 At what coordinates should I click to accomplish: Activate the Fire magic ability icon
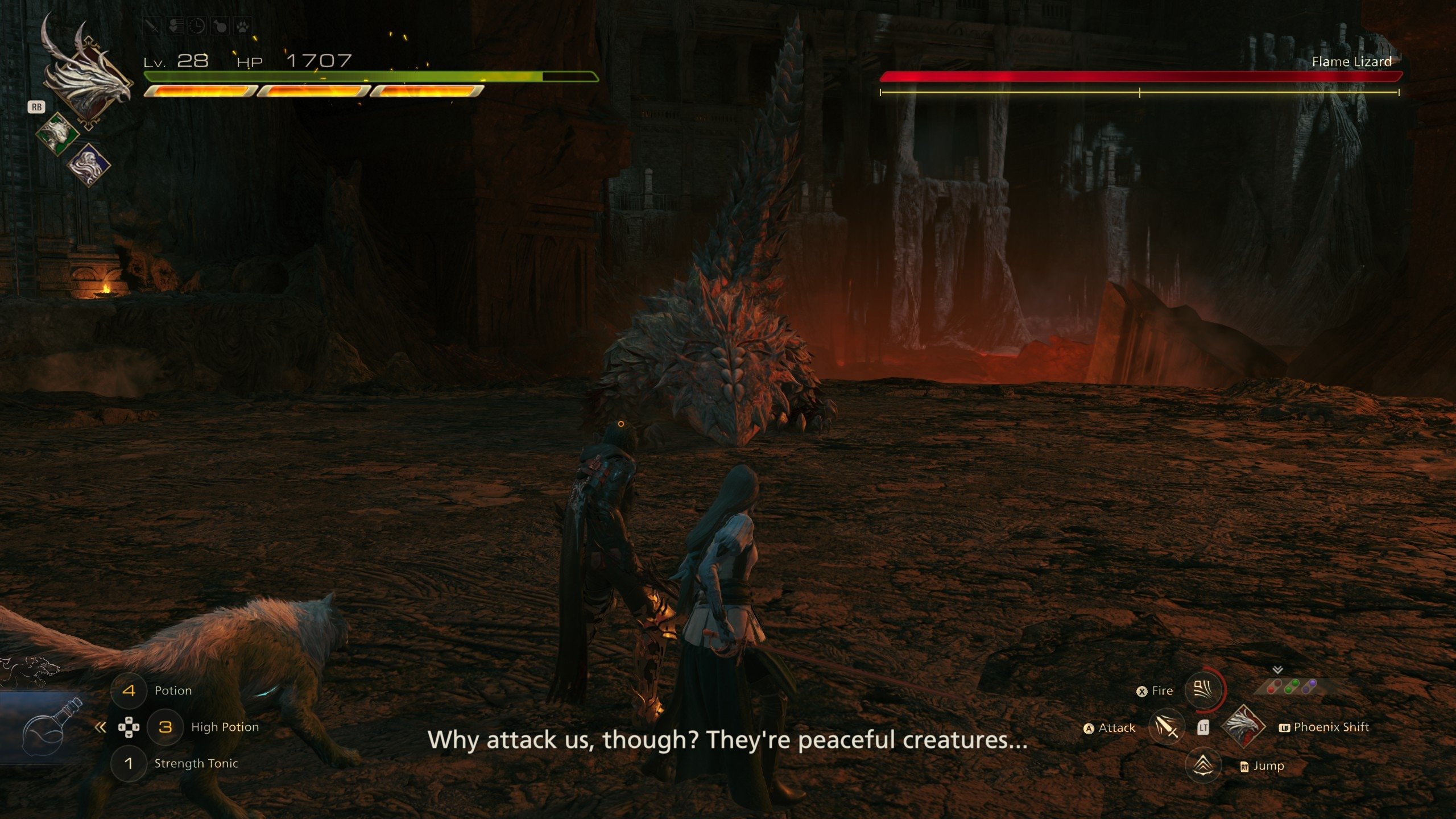pyautogui.click(x=1203, y=690)
